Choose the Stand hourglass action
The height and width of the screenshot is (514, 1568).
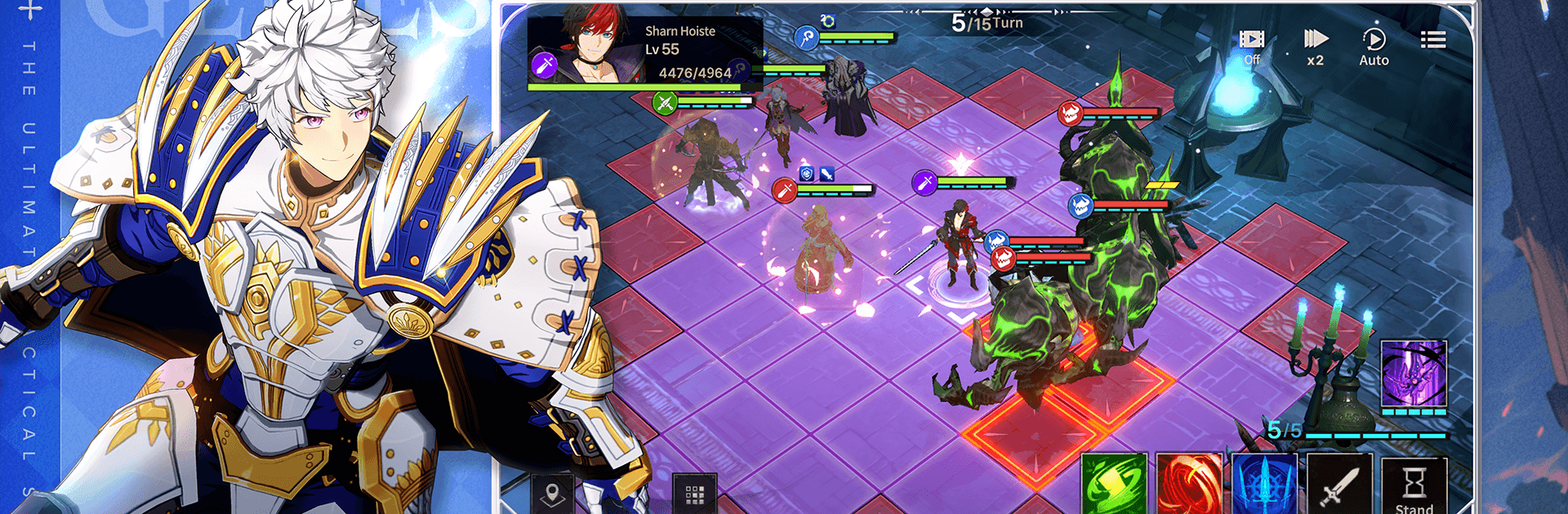(x=1414, y=486)
